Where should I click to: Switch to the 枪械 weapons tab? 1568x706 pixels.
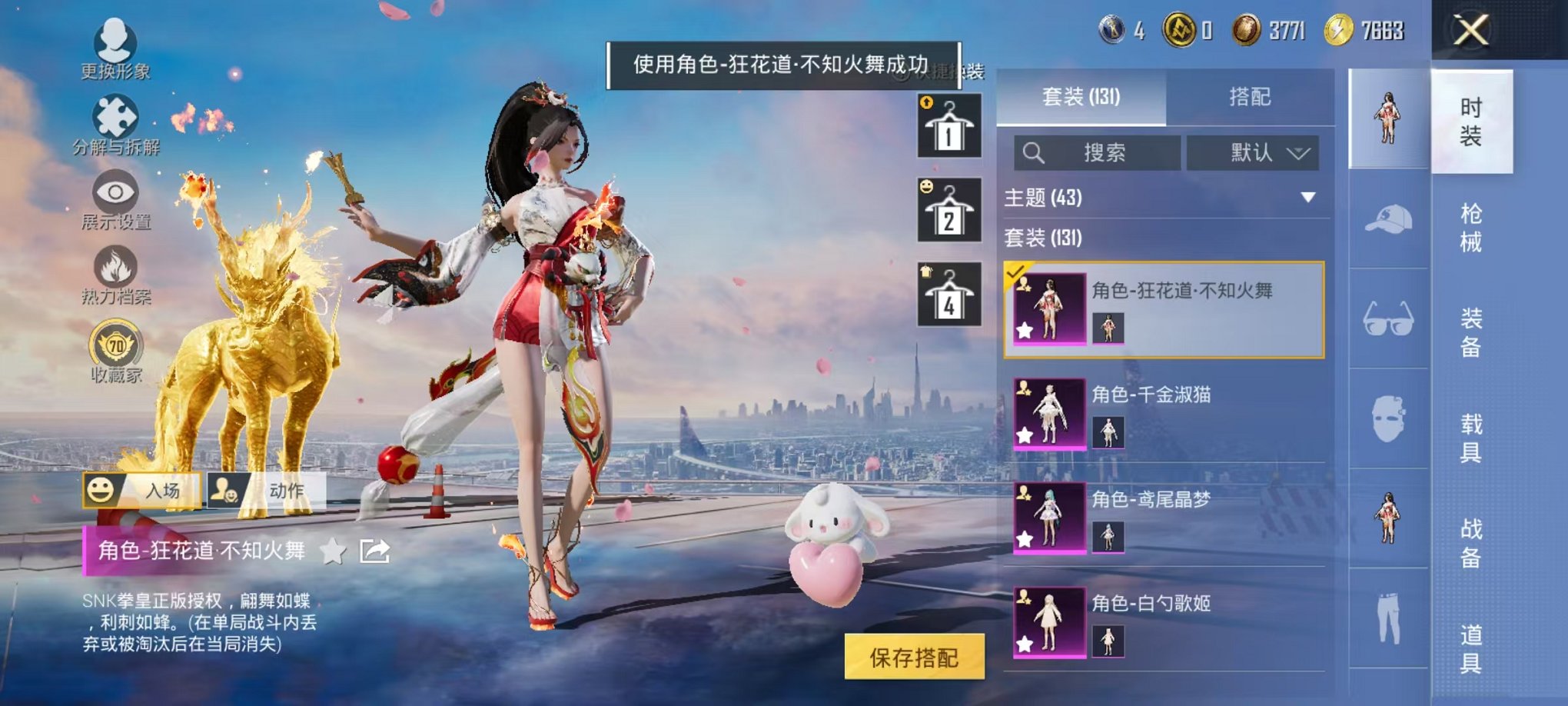(x=1471, y=225)
